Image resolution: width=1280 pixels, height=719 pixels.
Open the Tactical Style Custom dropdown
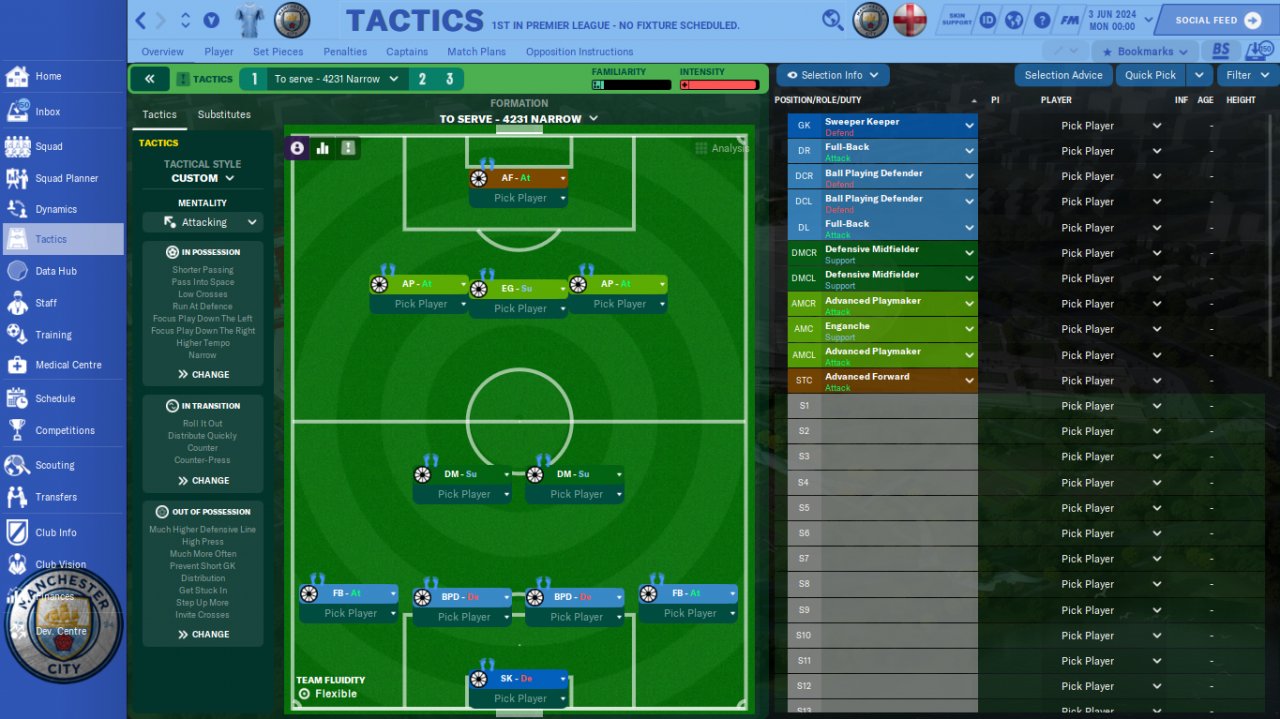[203, 178]
